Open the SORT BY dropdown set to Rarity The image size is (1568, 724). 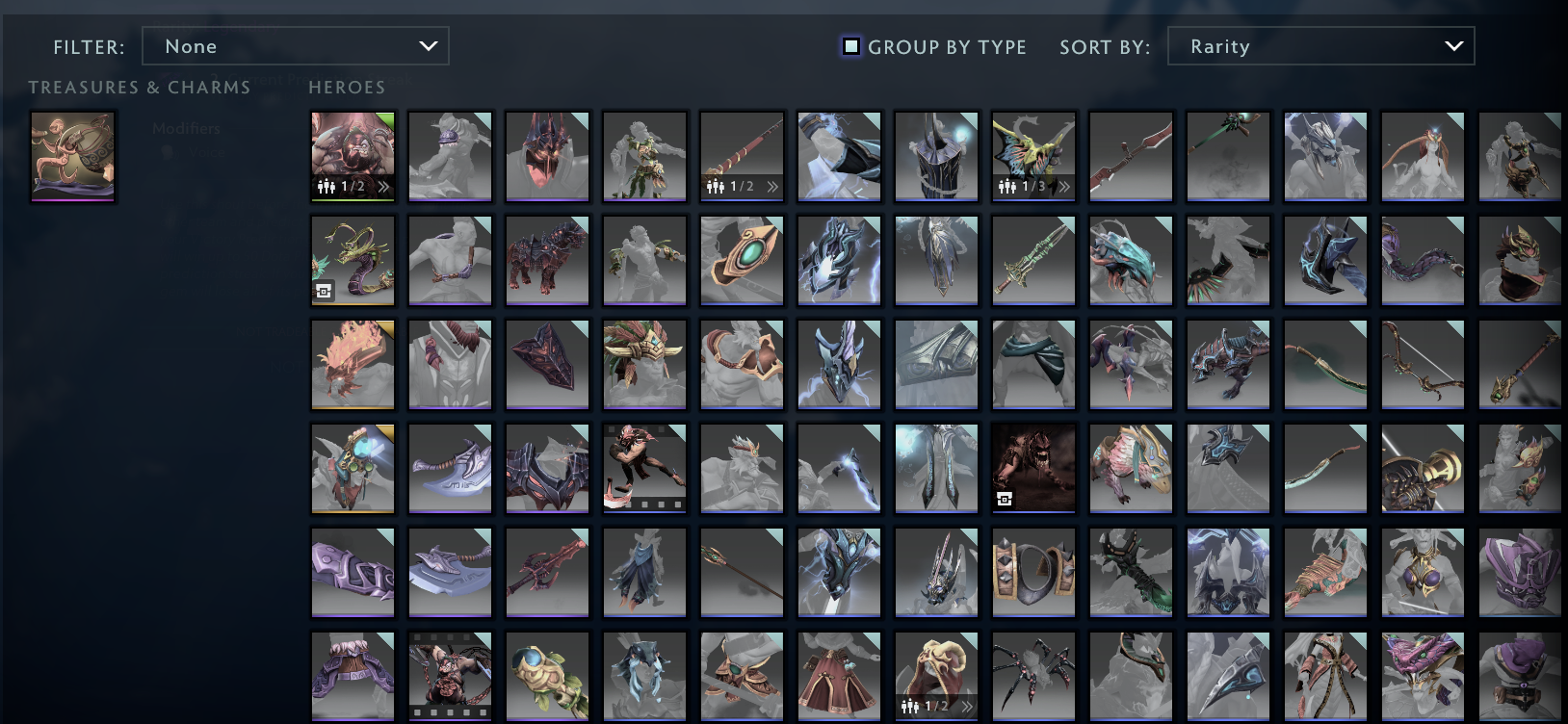point(1320,45)
